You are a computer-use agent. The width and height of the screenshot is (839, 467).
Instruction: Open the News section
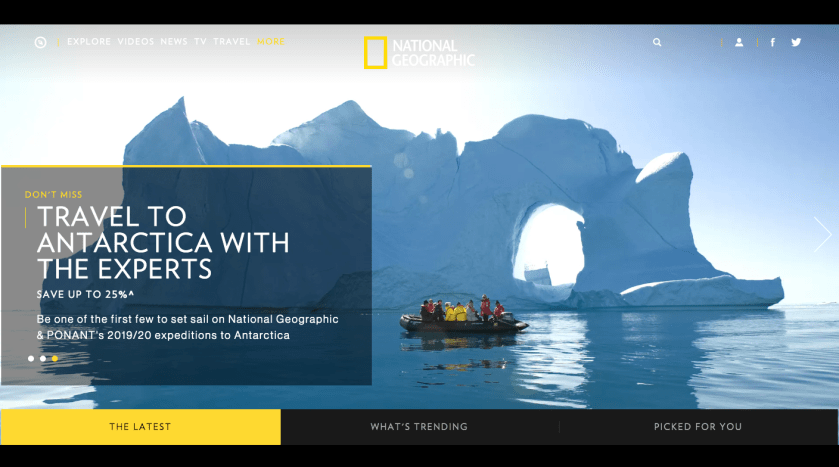[x=174, y=42]
